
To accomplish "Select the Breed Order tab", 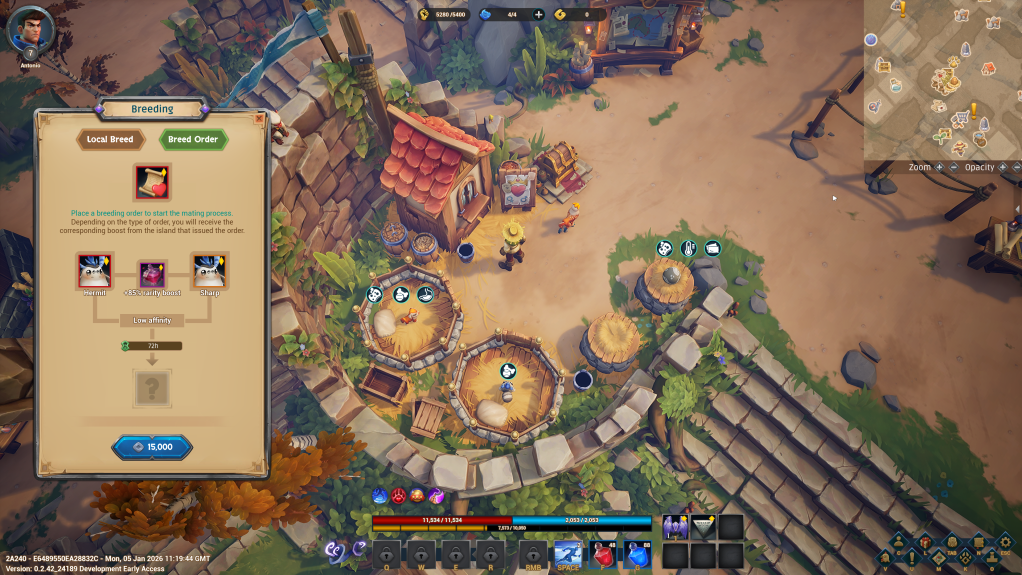I will point(193,140).
